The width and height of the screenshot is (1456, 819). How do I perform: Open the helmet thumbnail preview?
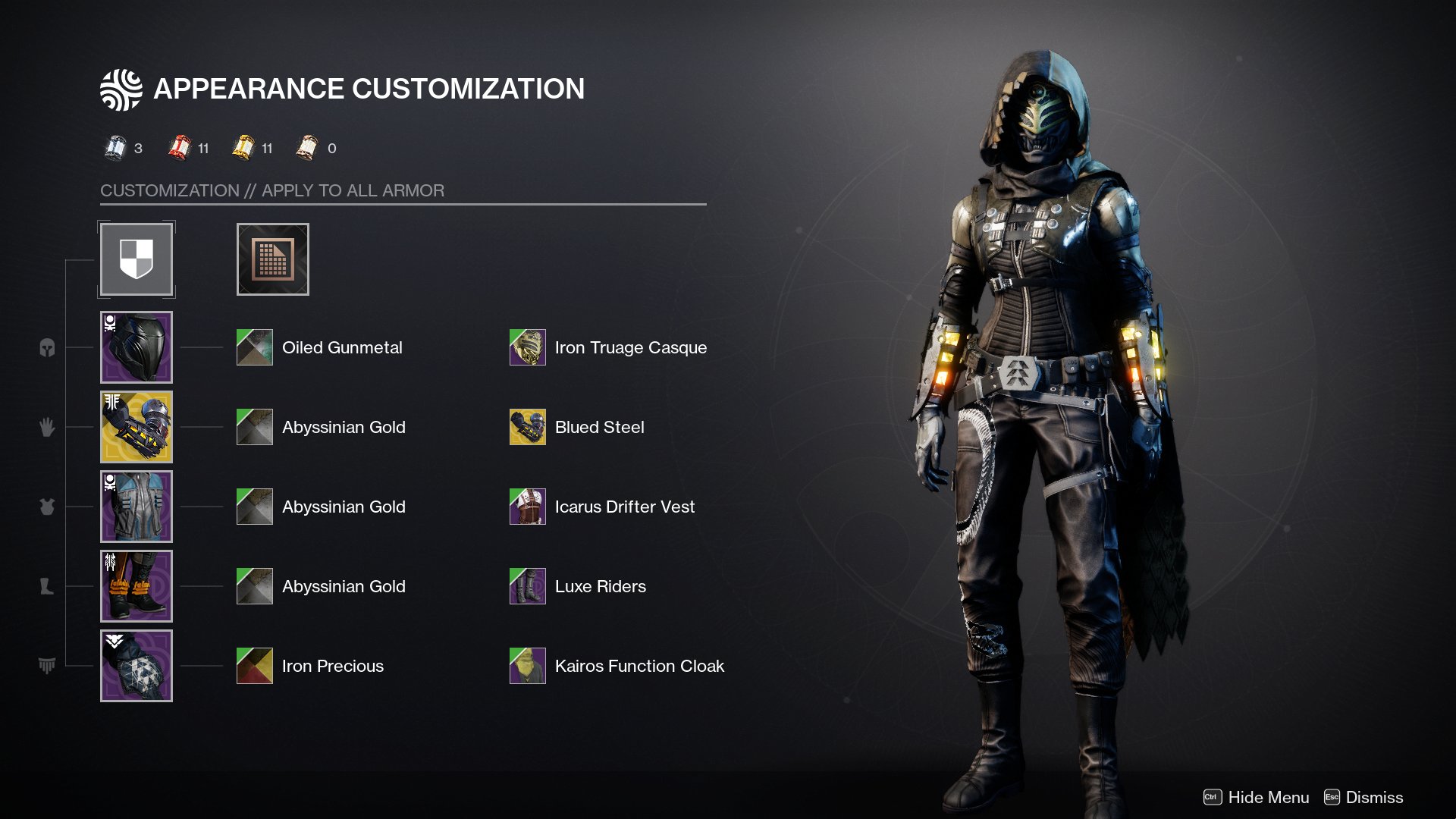(136, 347)
